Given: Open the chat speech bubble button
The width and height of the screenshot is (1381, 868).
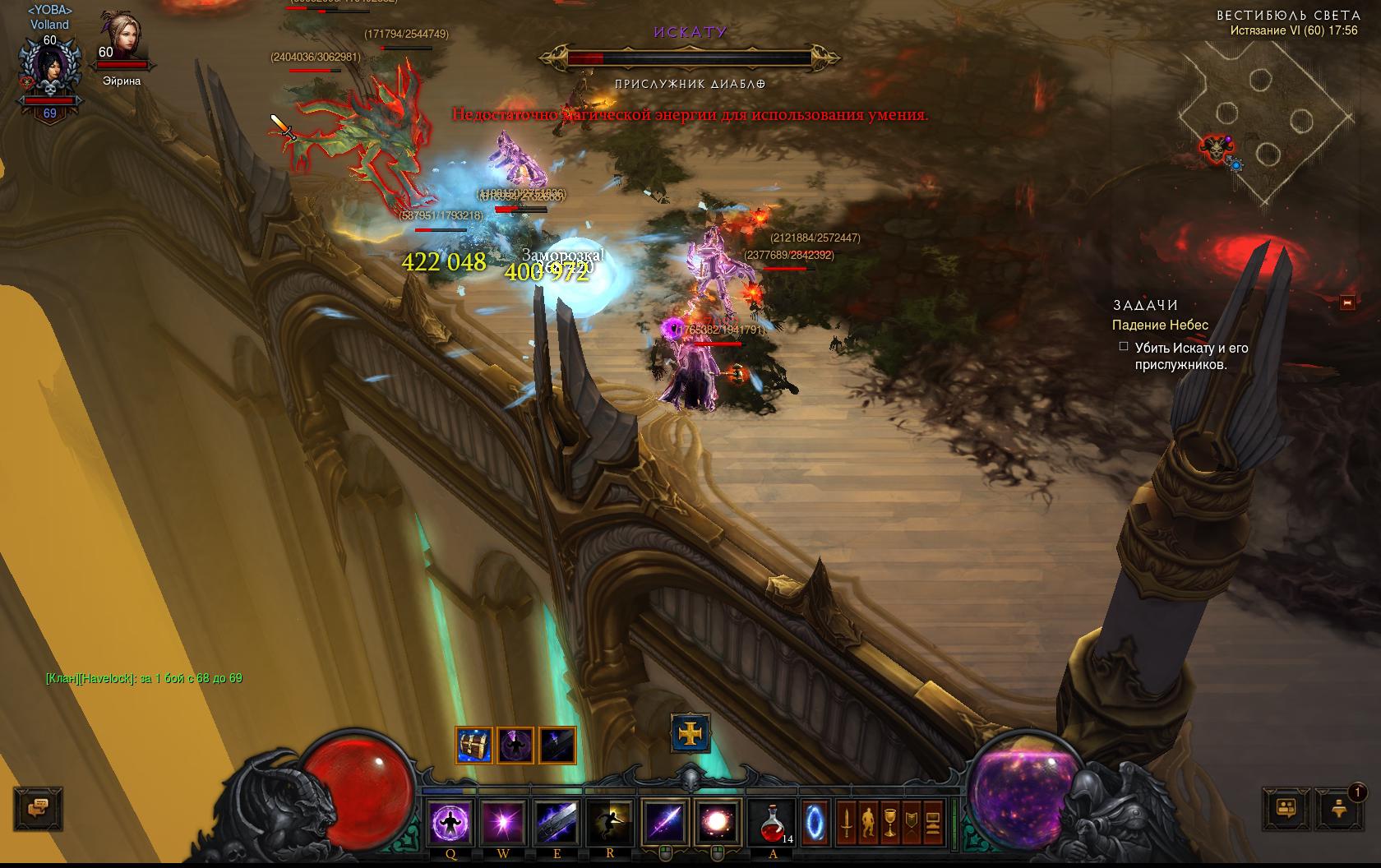Looking at the screenshot, I should (x=38, y=808).
